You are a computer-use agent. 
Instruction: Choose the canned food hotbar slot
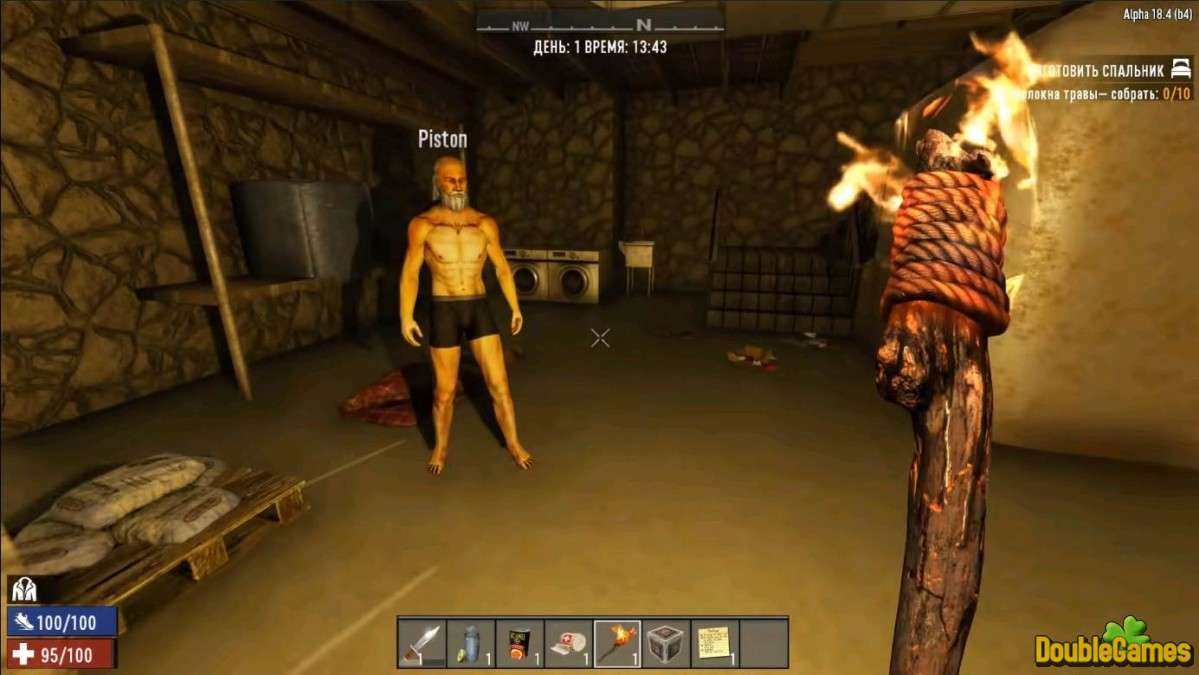coord(519,643)
